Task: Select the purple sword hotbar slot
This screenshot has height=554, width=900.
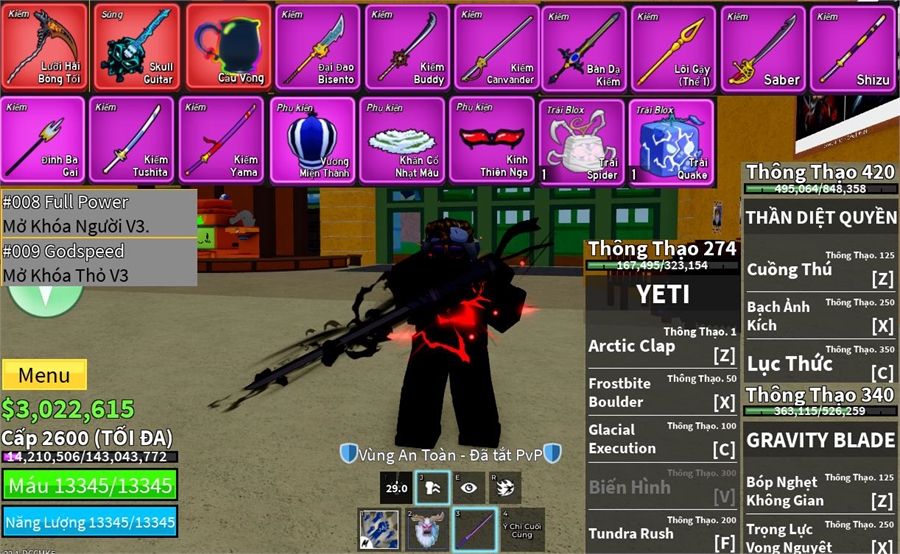Action: (x=475, y=529)
